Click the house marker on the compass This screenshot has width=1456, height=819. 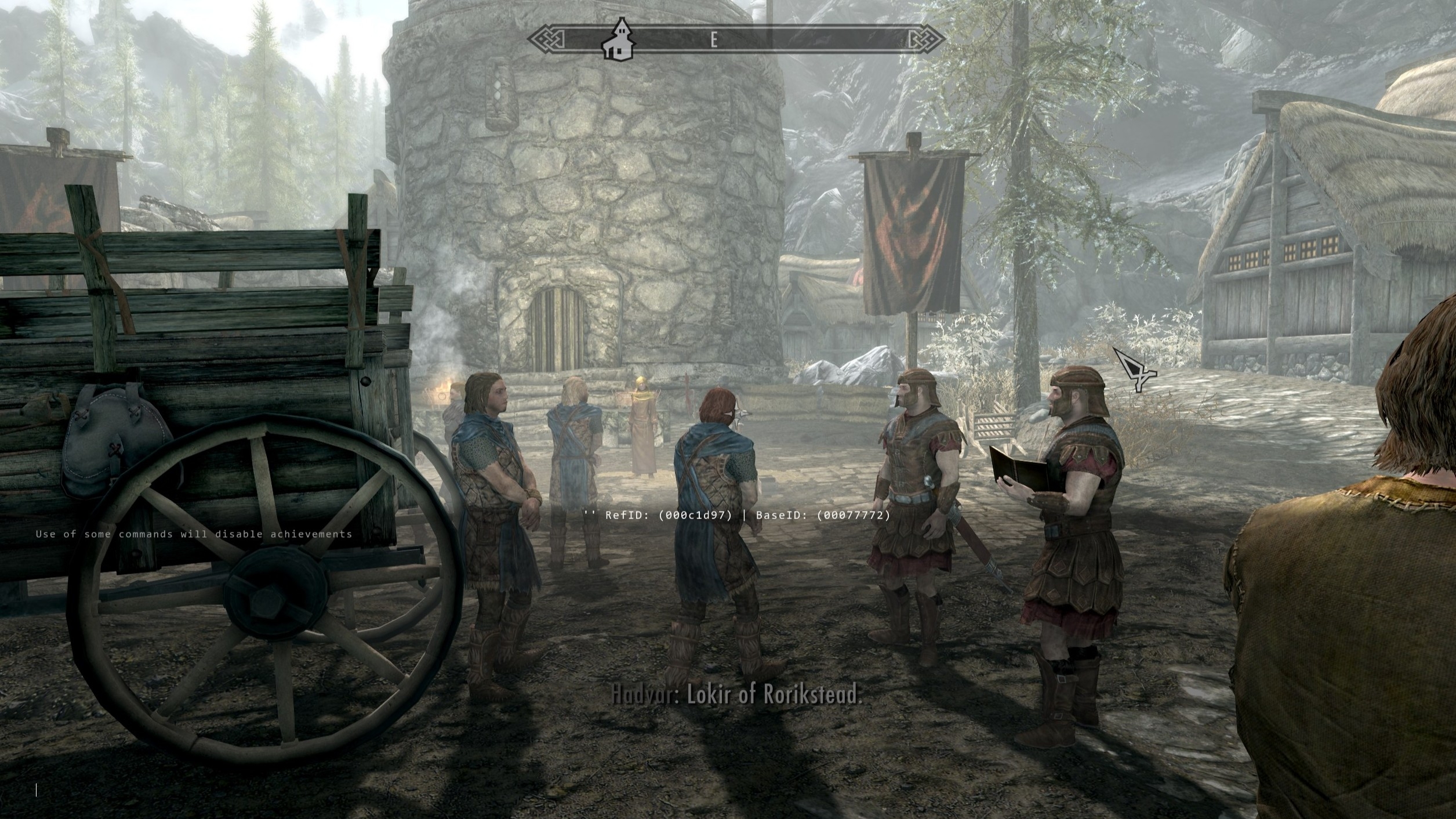click(619, 40)
